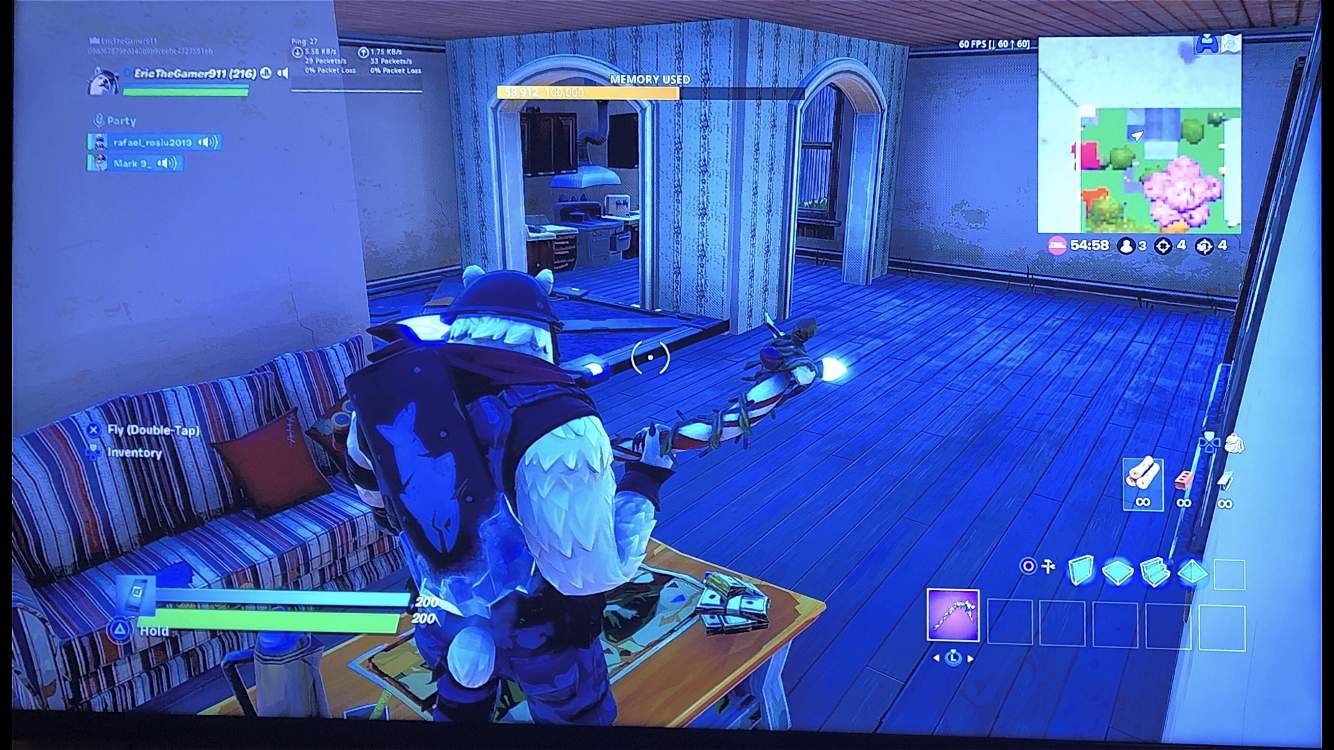Select the pyramid roof building piece
Viewport: 1334px width, 750px height.
(x=1192, y=570)
